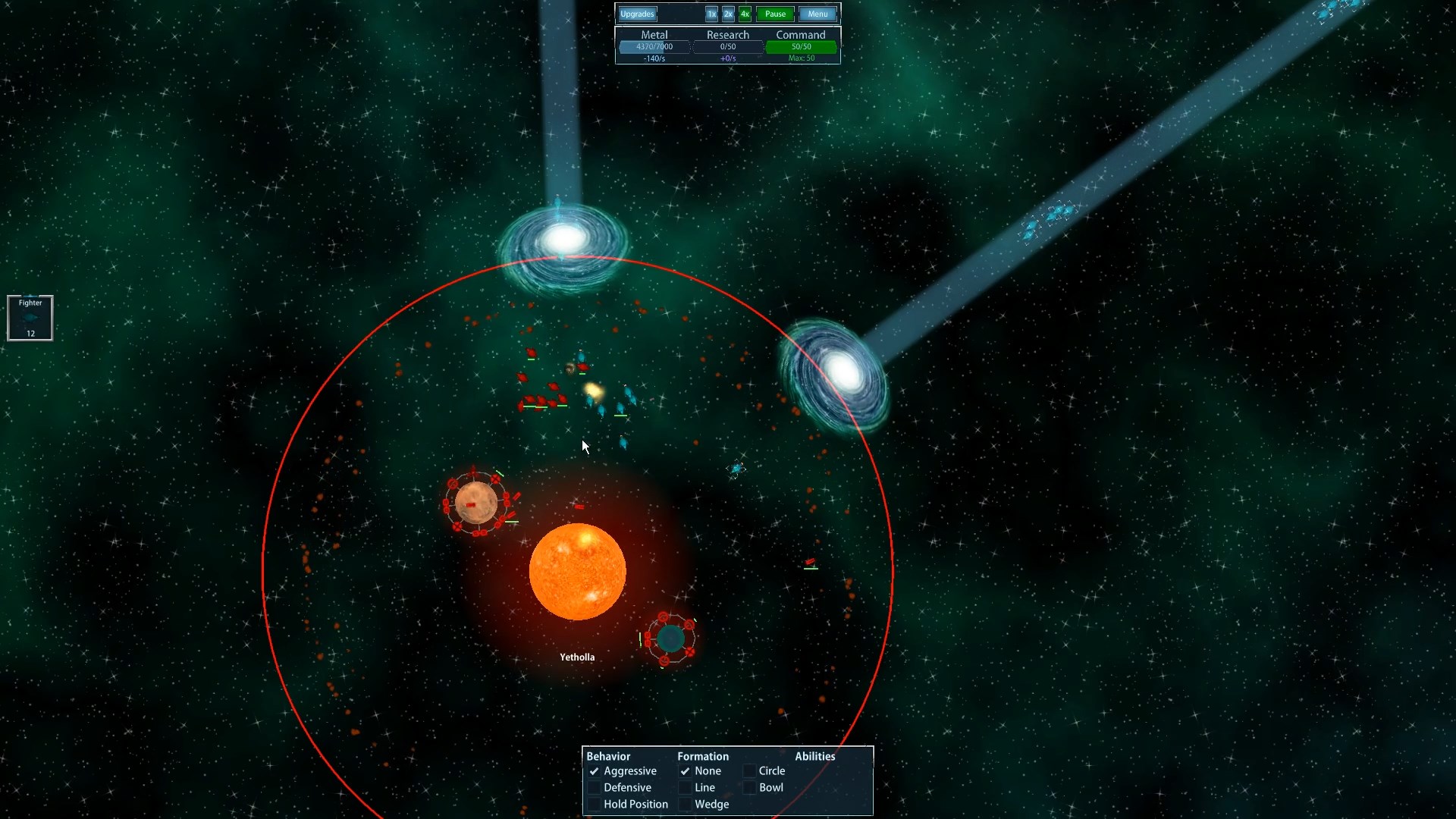The width and height of the screenshot is (1456, 819).
Task: Switch formation to Line
Action: pyautogui.click(x=686, y=788)
